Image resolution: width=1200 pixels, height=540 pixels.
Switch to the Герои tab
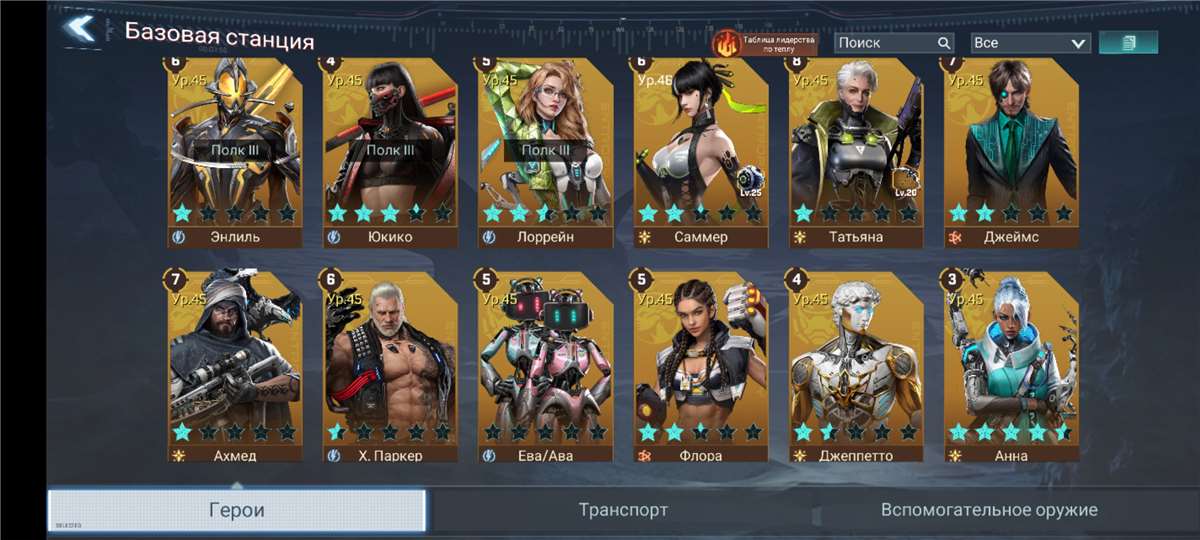(237, 510)
